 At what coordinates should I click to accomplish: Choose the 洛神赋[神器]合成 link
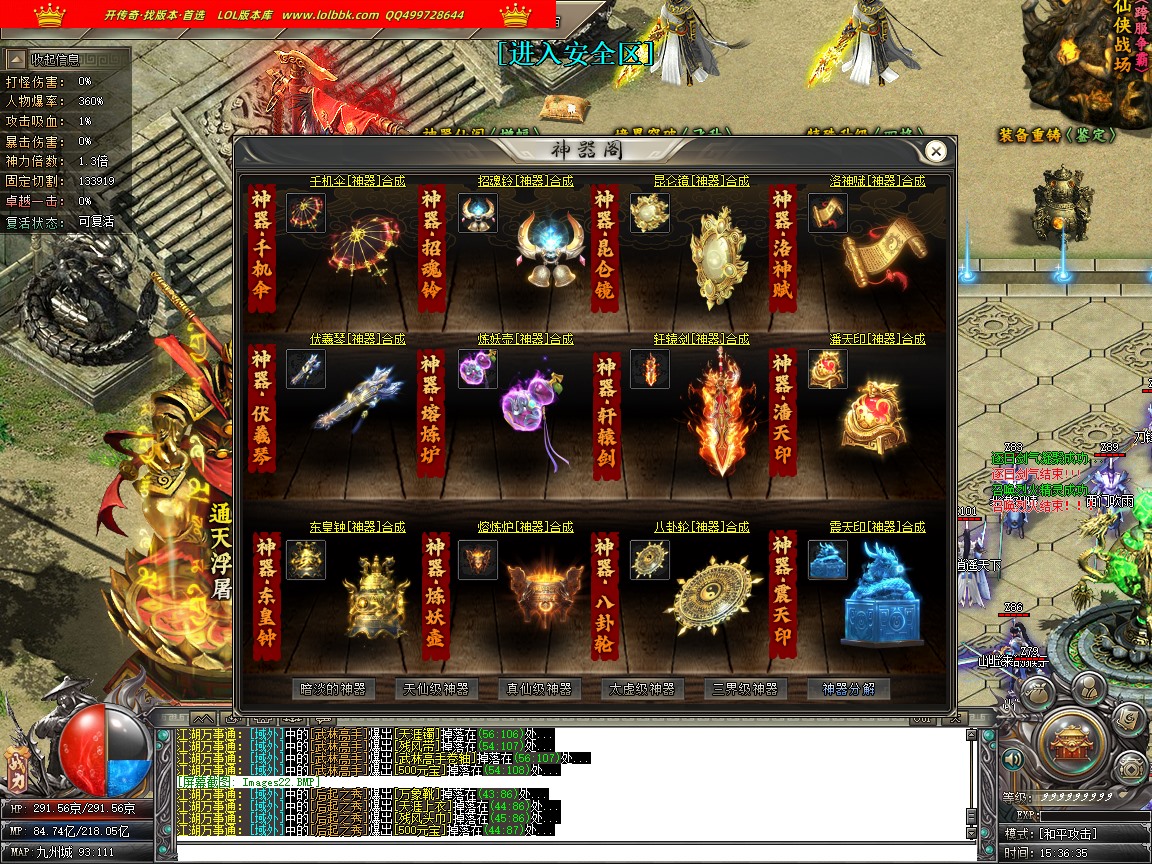point(877,181)
